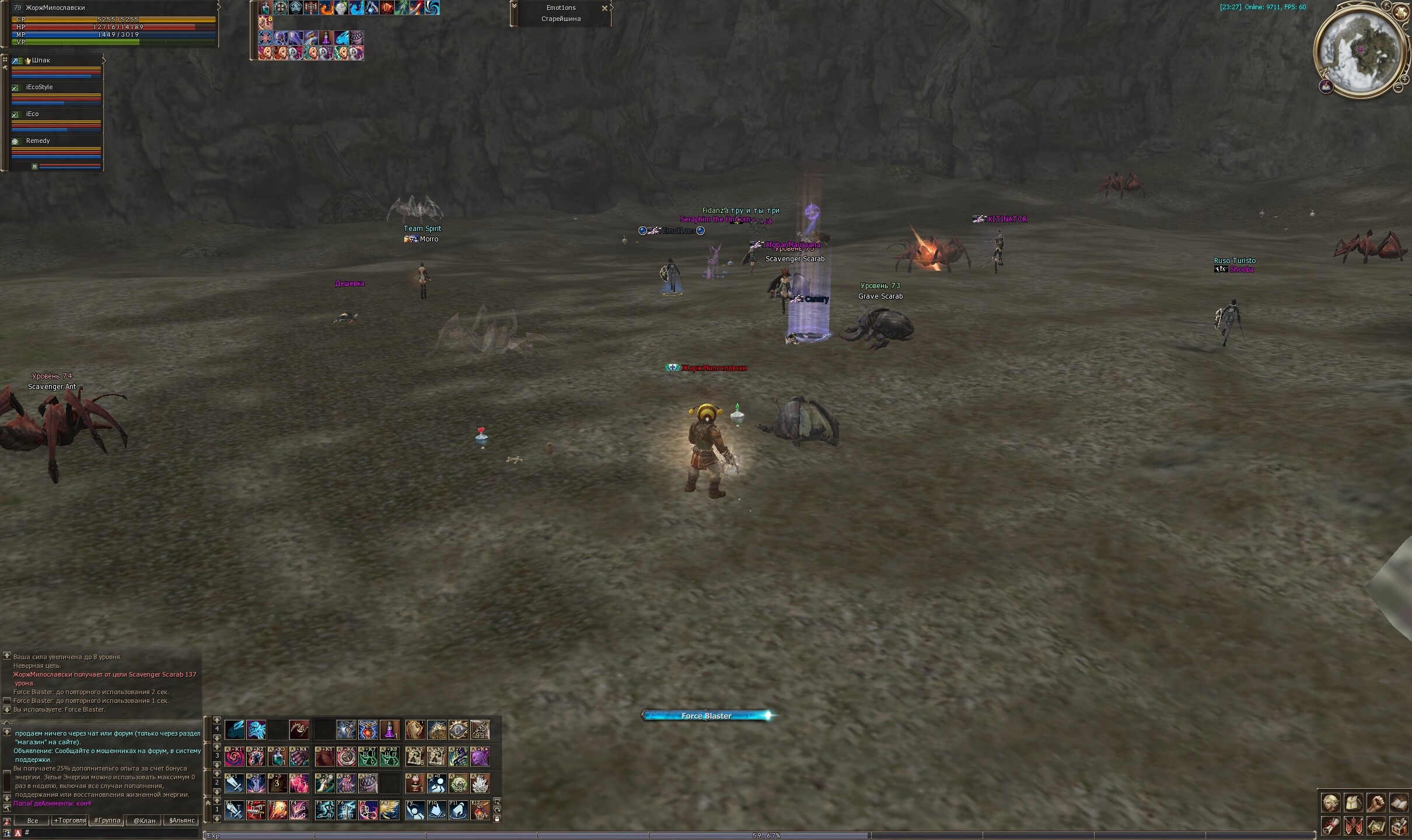Open the @Клан chat tab
1412x840 pixels.
144,820
